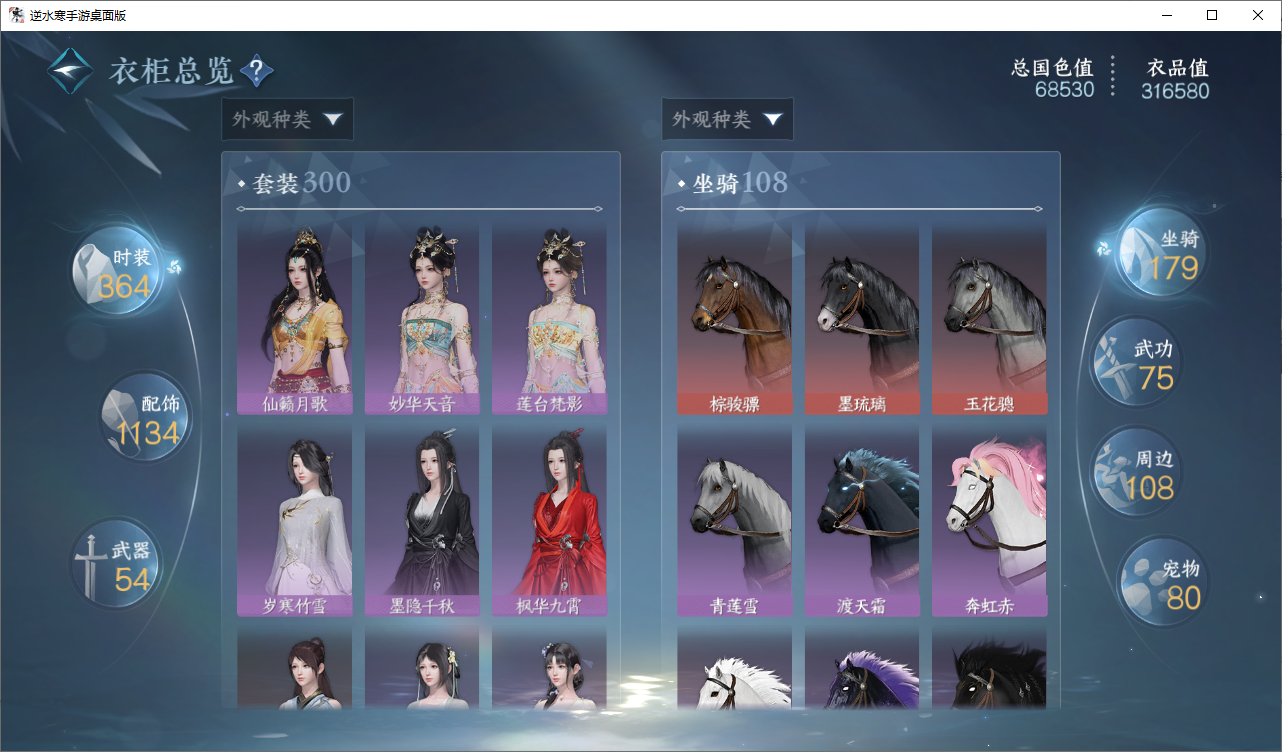The image size is (1282, 752).
Task: Maximize the game window
Action: pyautogui.click(x=1212, y=15)
